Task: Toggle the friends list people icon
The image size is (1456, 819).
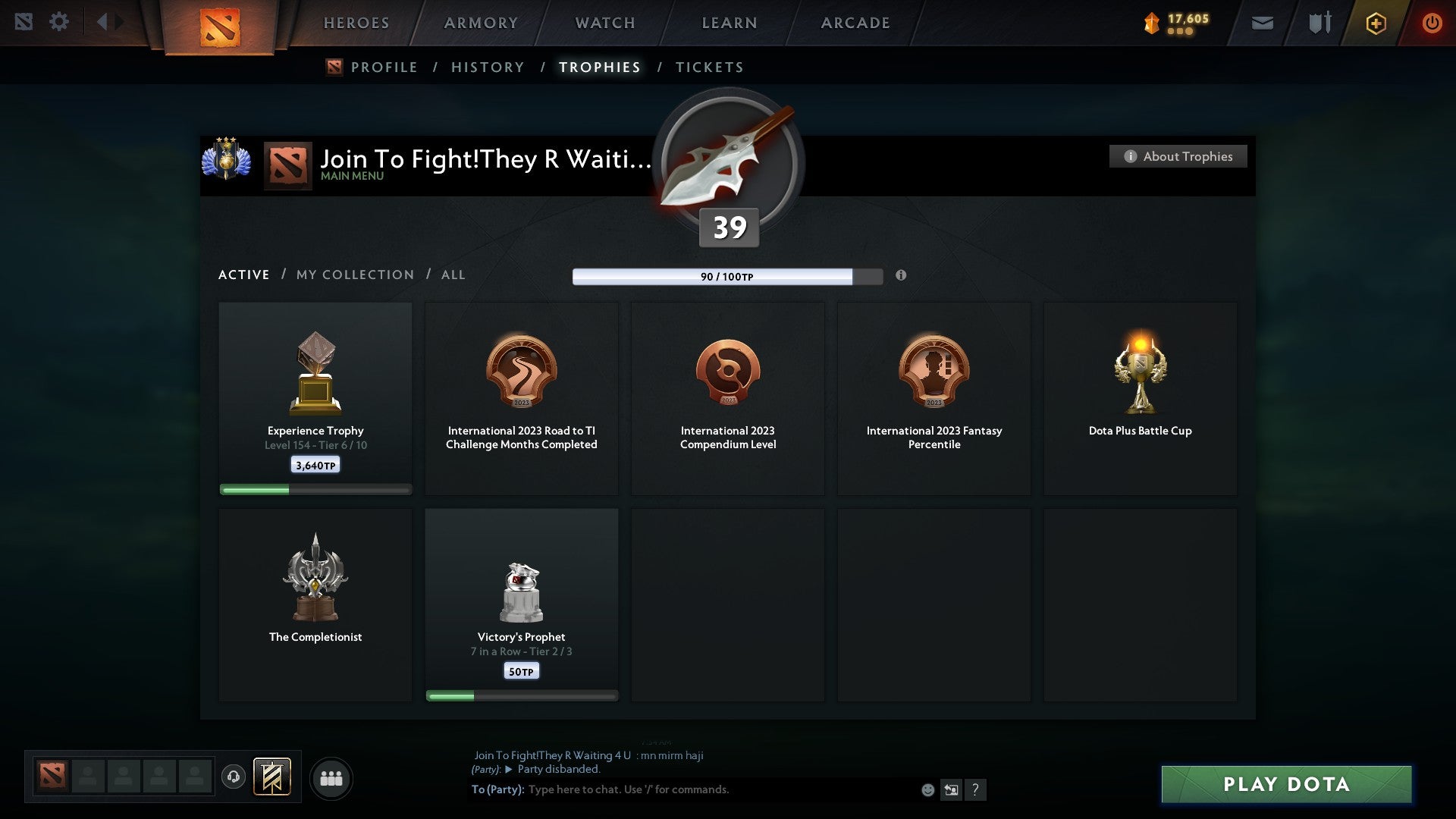Action: (x=331, y=777)
